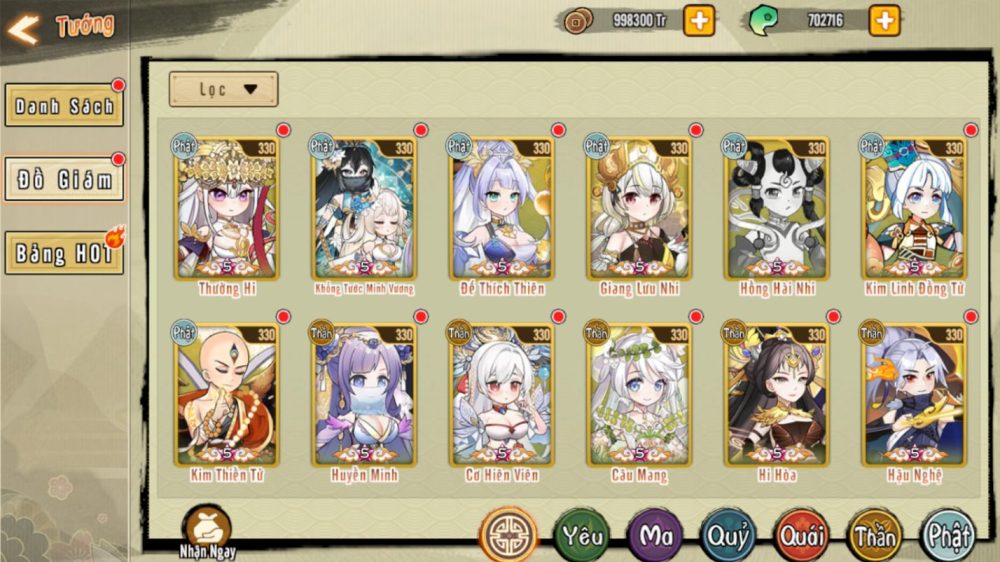The image size is (1000, 562).
Task: Show only Thần faction heroes
Action: 874,535
